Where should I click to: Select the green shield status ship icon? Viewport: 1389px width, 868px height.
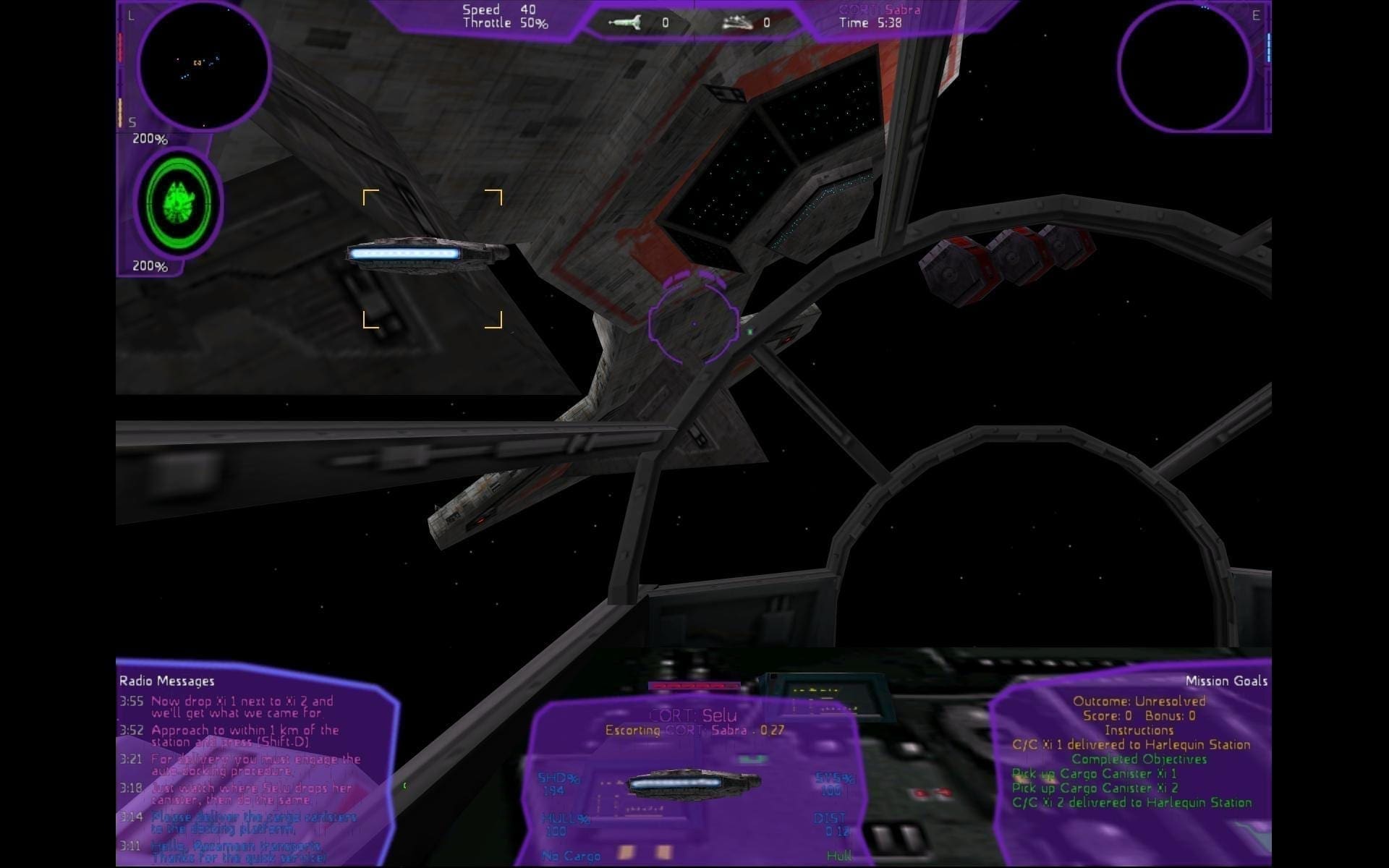coord(178,201)
